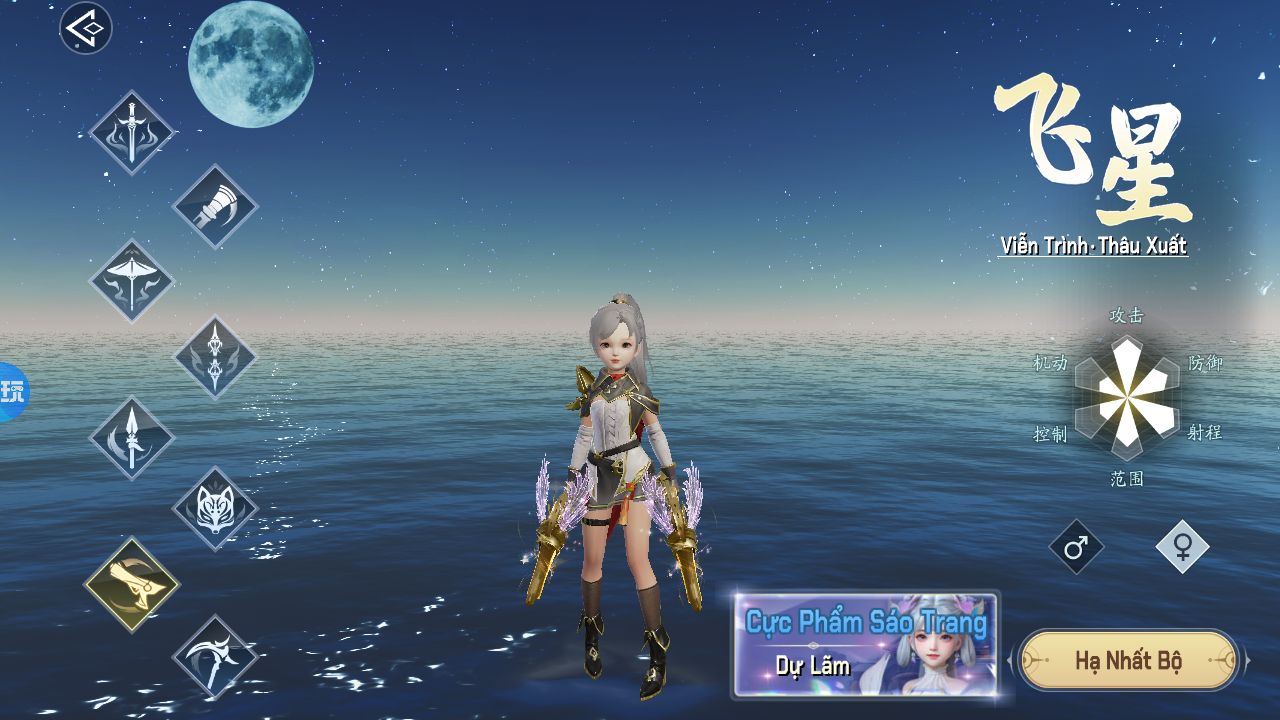This screenshot has height=720, width=1280.
Task: Open the Cực Phẩm Sáo Trang preview banner
Action: pyautogui.click(x=865, y=645)
